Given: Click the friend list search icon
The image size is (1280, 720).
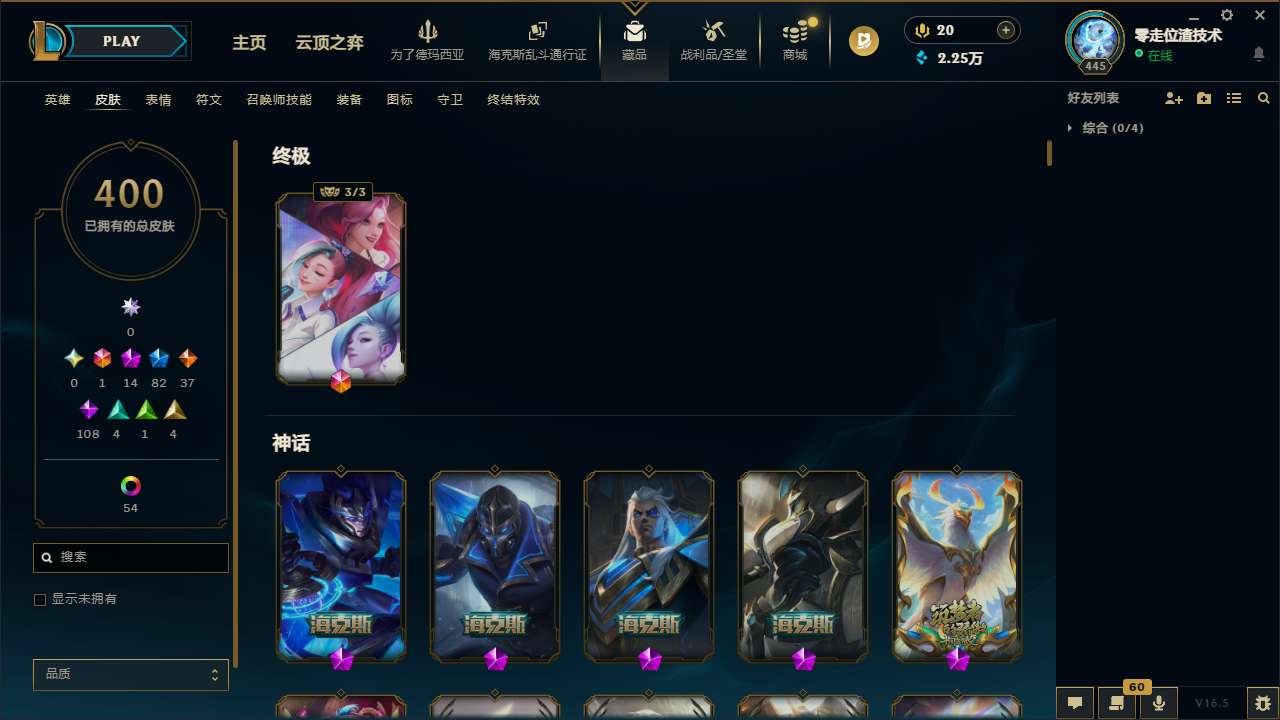Looking at the screenshot, I should click(x=1263, y=98).
